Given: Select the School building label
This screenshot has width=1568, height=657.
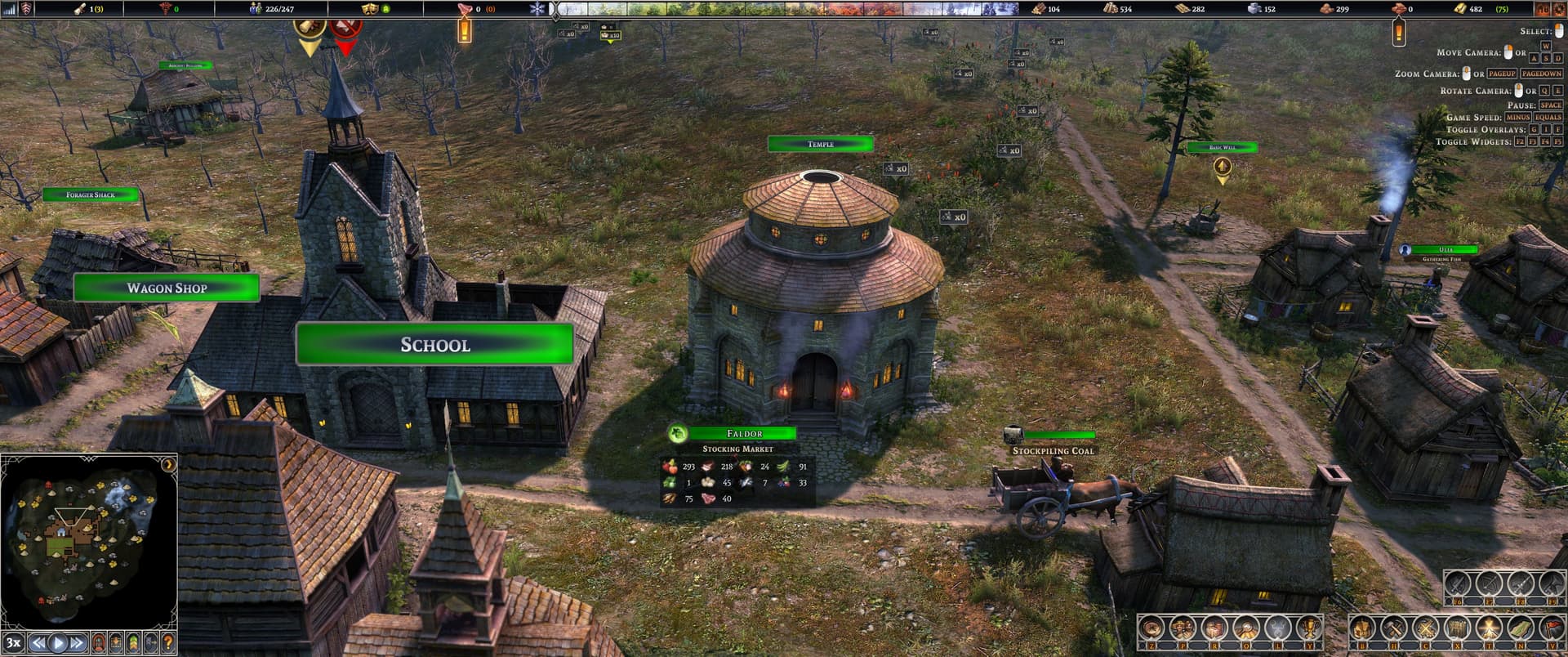Looking at the screenshot, I should pos(434,344).
